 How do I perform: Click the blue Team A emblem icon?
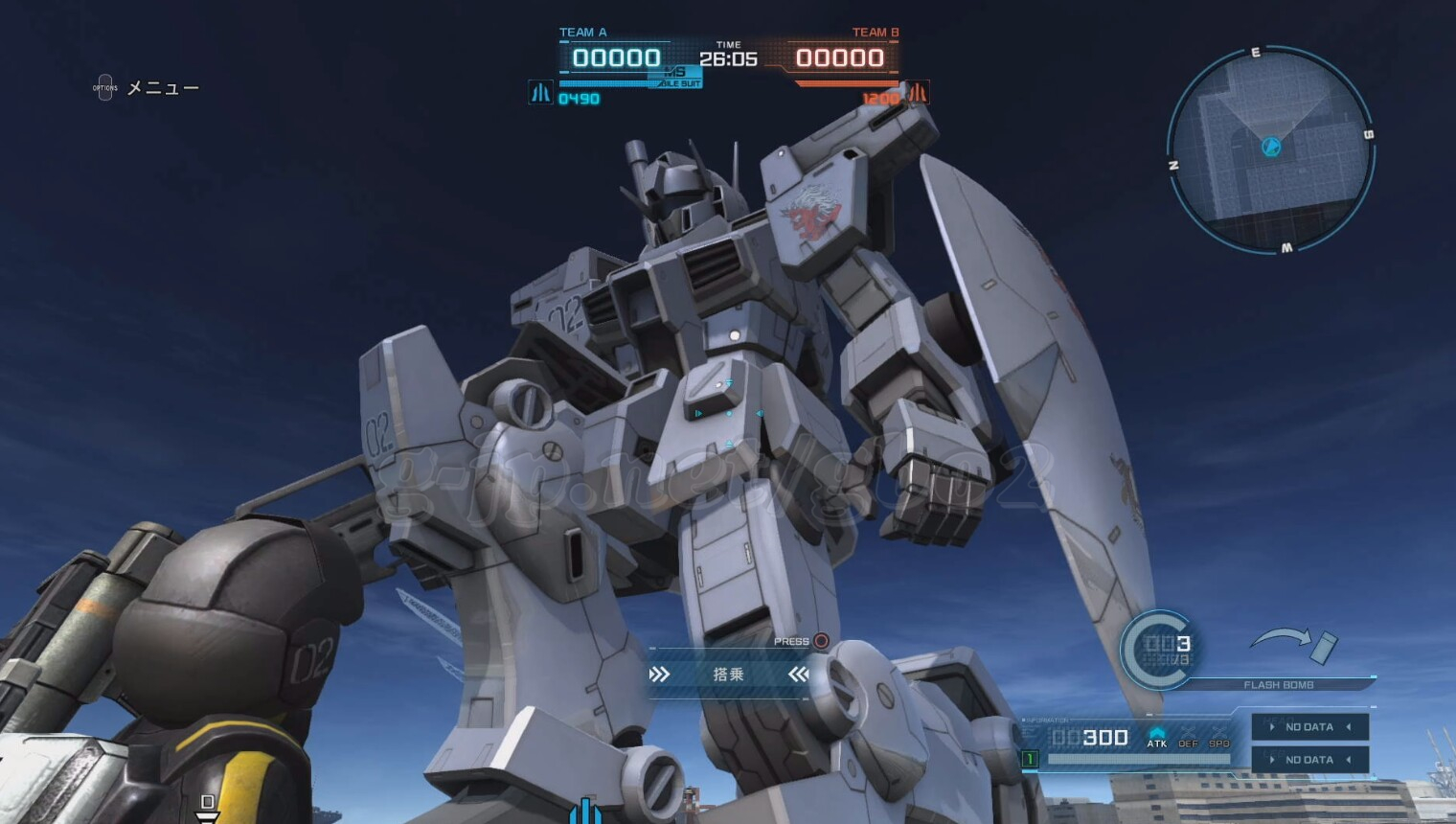pos(541,93)
